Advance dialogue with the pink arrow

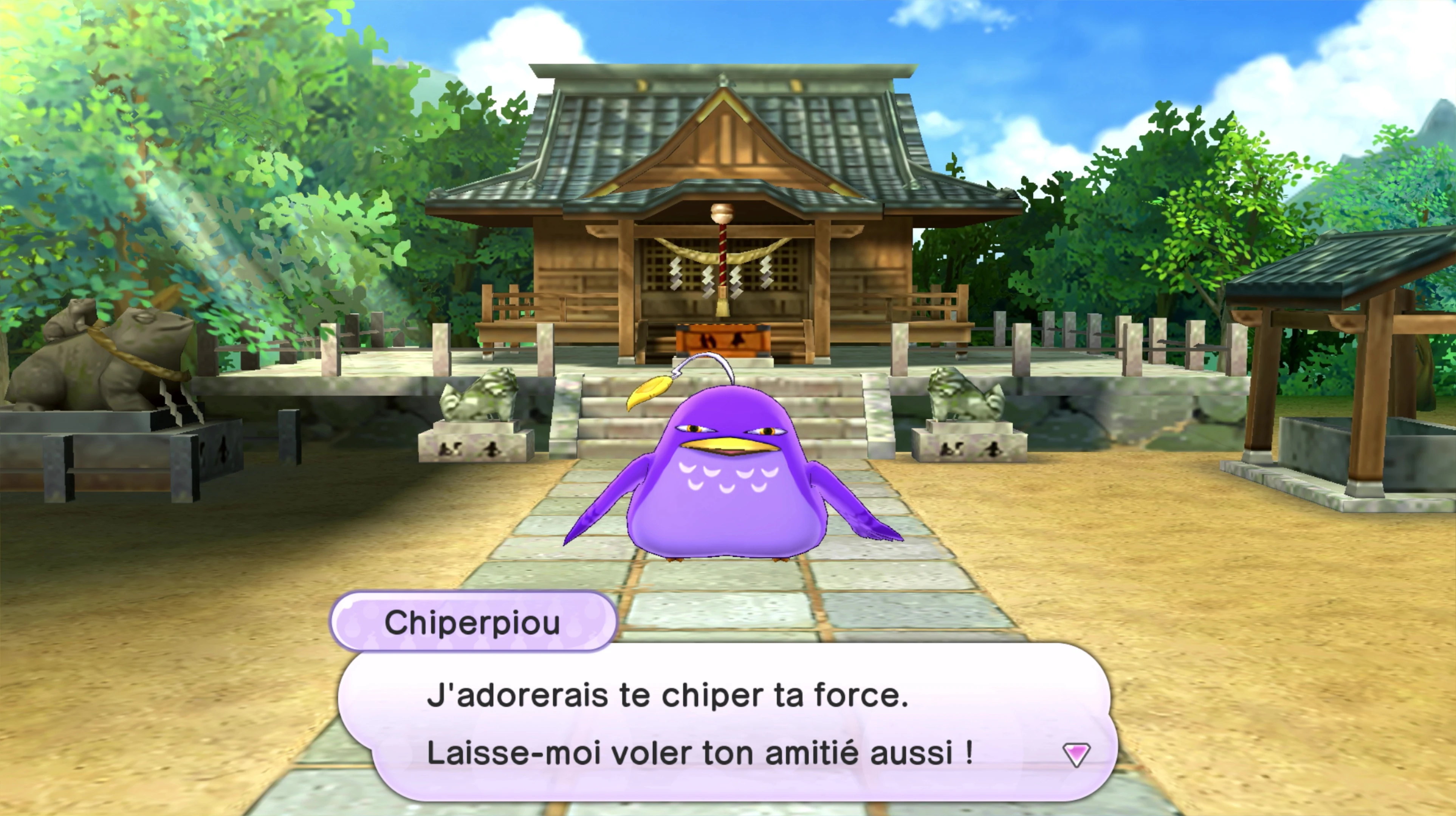(x=1076, y=754)
